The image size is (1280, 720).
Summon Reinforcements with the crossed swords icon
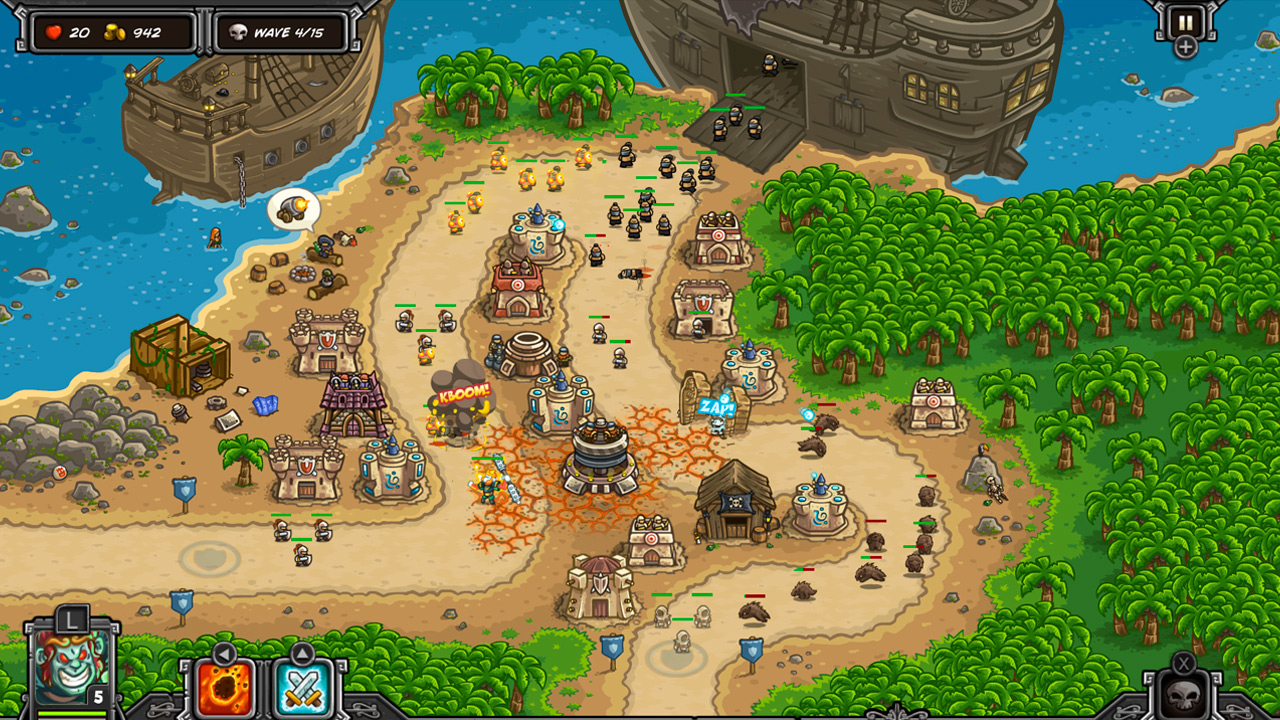pos(303,690)
